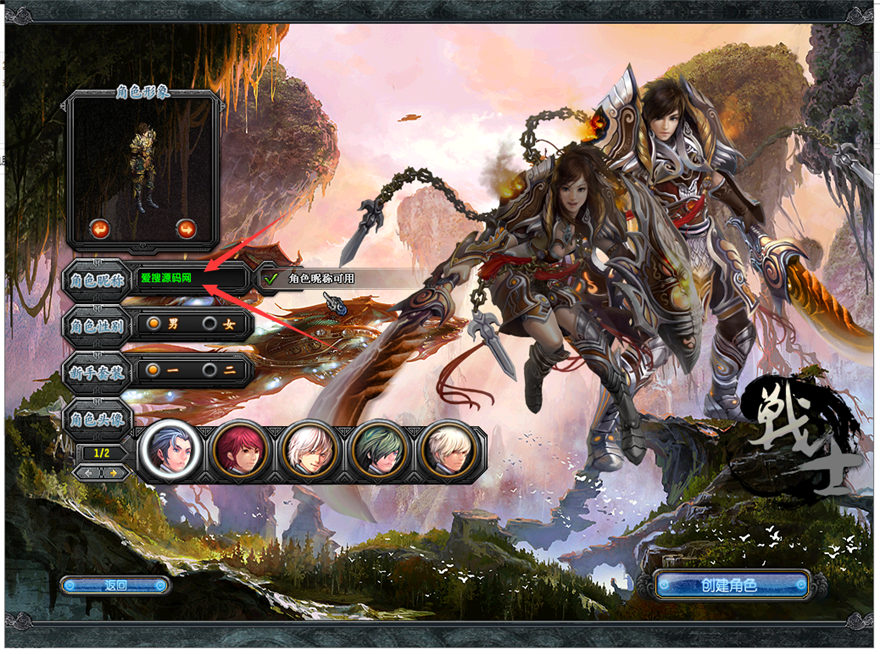880x654 pixels.
Task: Go back with the 返回 button
Action: tap(115, 585)
